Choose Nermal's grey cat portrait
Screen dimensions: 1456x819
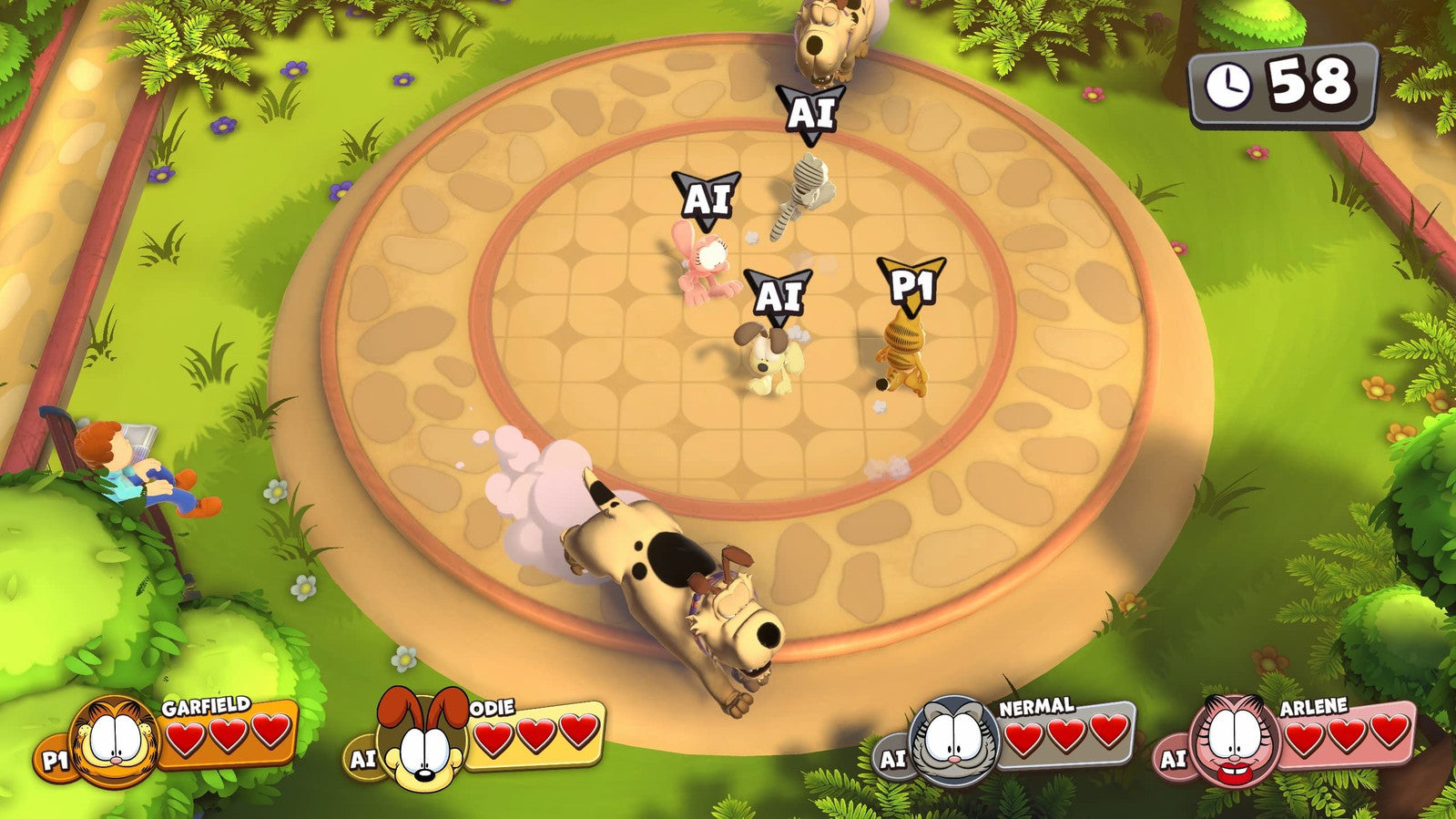(x=955, y=740)
